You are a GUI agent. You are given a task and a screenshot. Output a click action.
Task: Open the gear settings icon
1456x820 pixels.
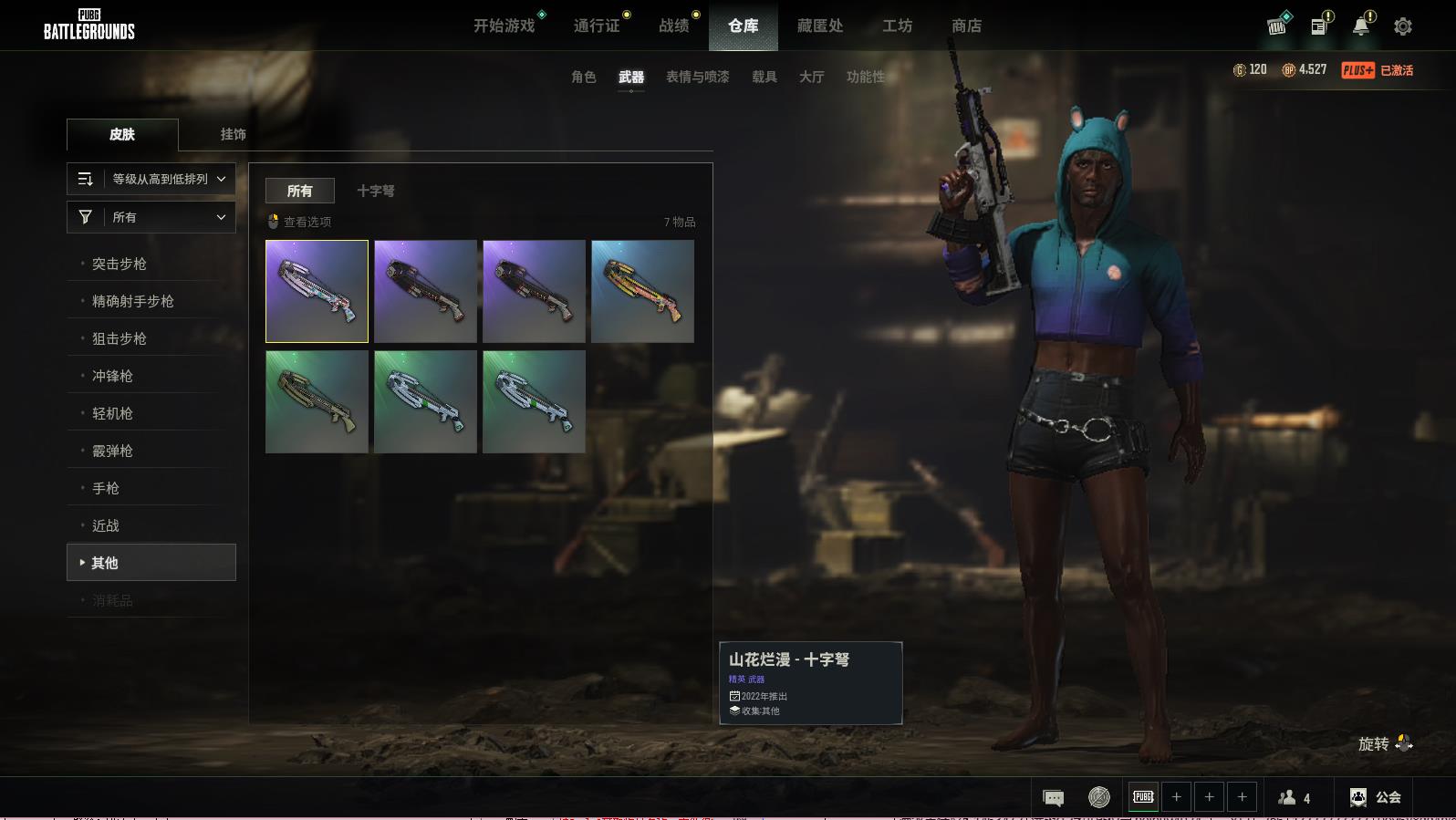1403,26
